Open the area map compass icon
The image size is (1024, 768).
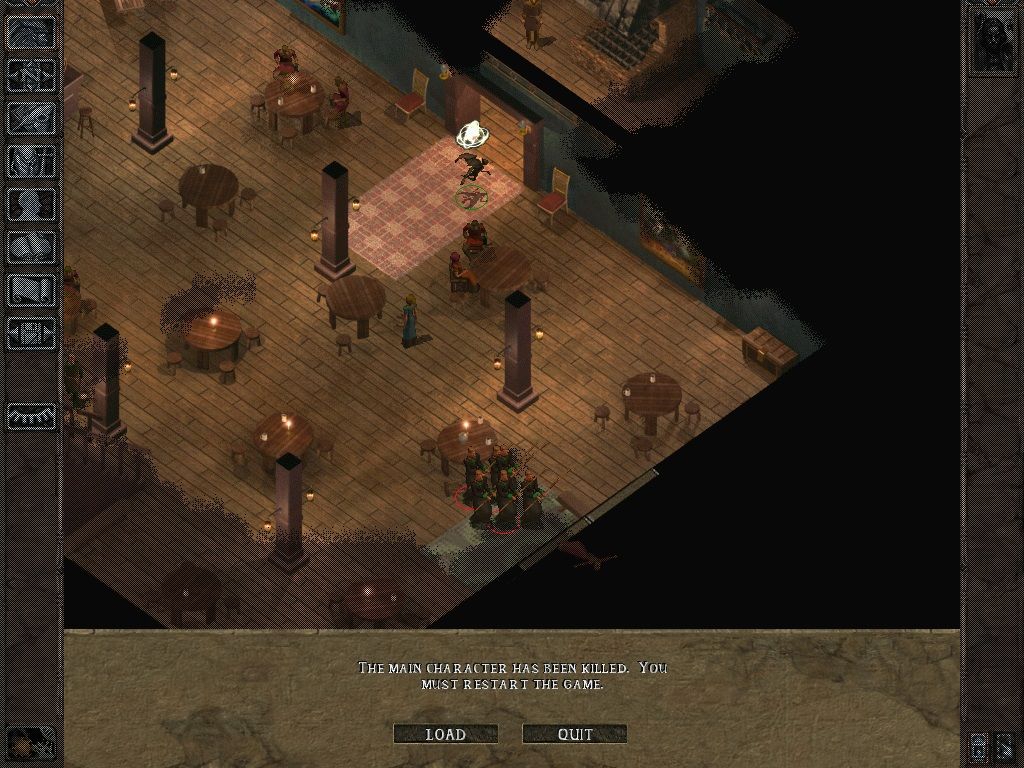[31, 75]
